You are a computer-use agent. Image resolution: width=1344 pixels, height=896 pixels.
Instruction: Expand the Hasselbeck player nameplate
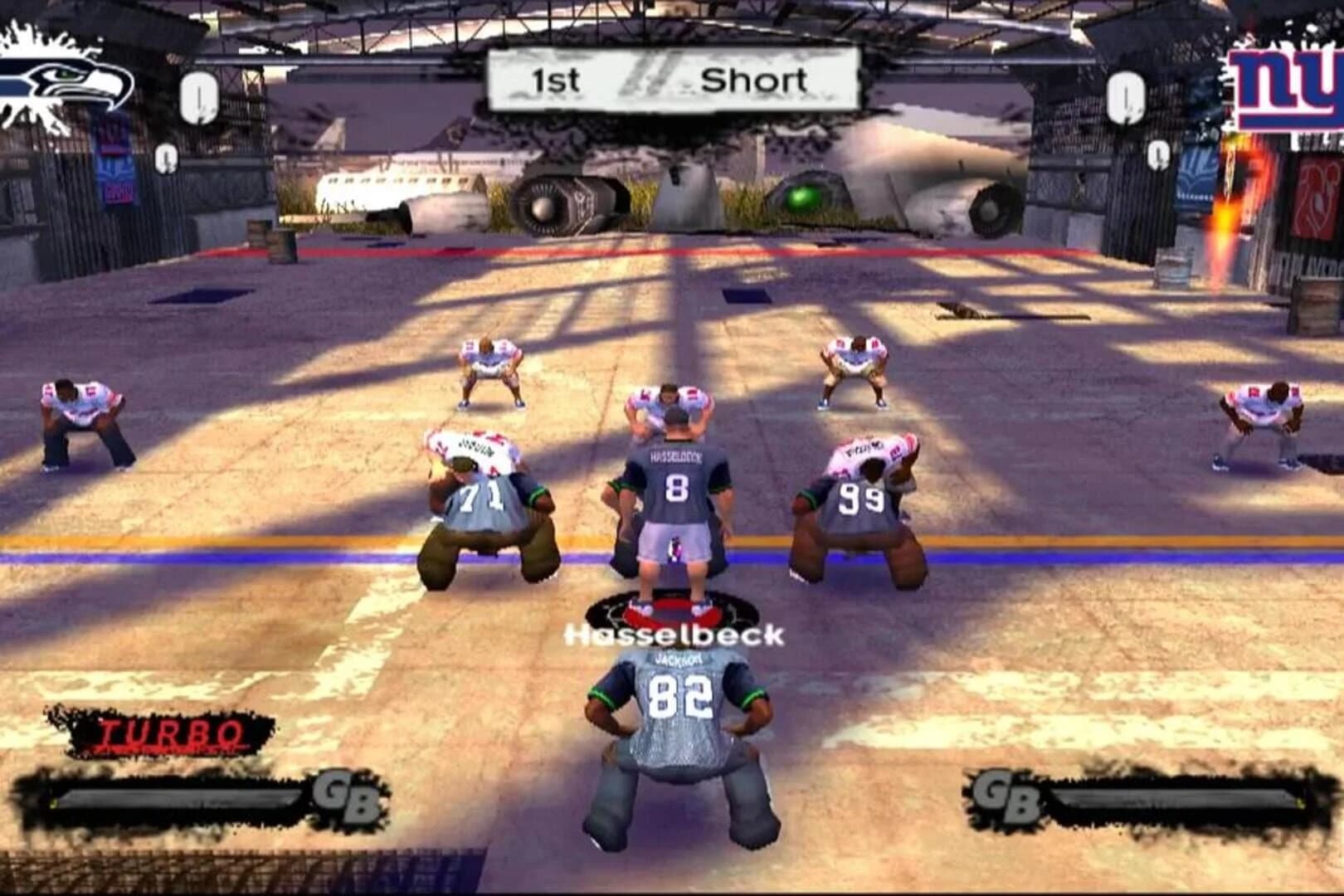click(x=676, y=636)
